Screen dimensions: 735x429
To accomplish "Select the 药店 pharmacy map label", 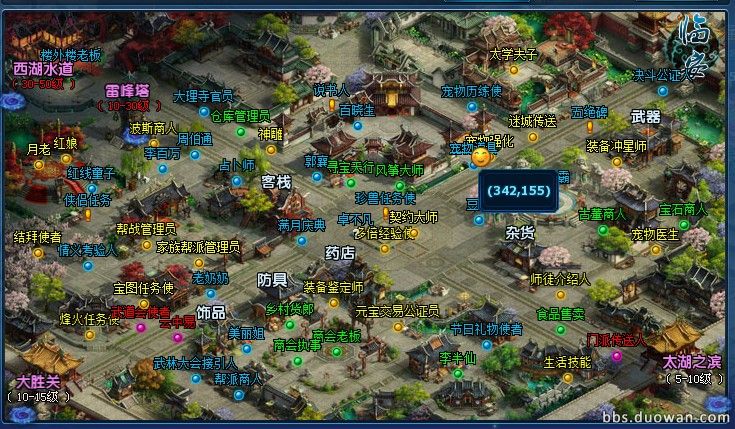I will [340, 253].
